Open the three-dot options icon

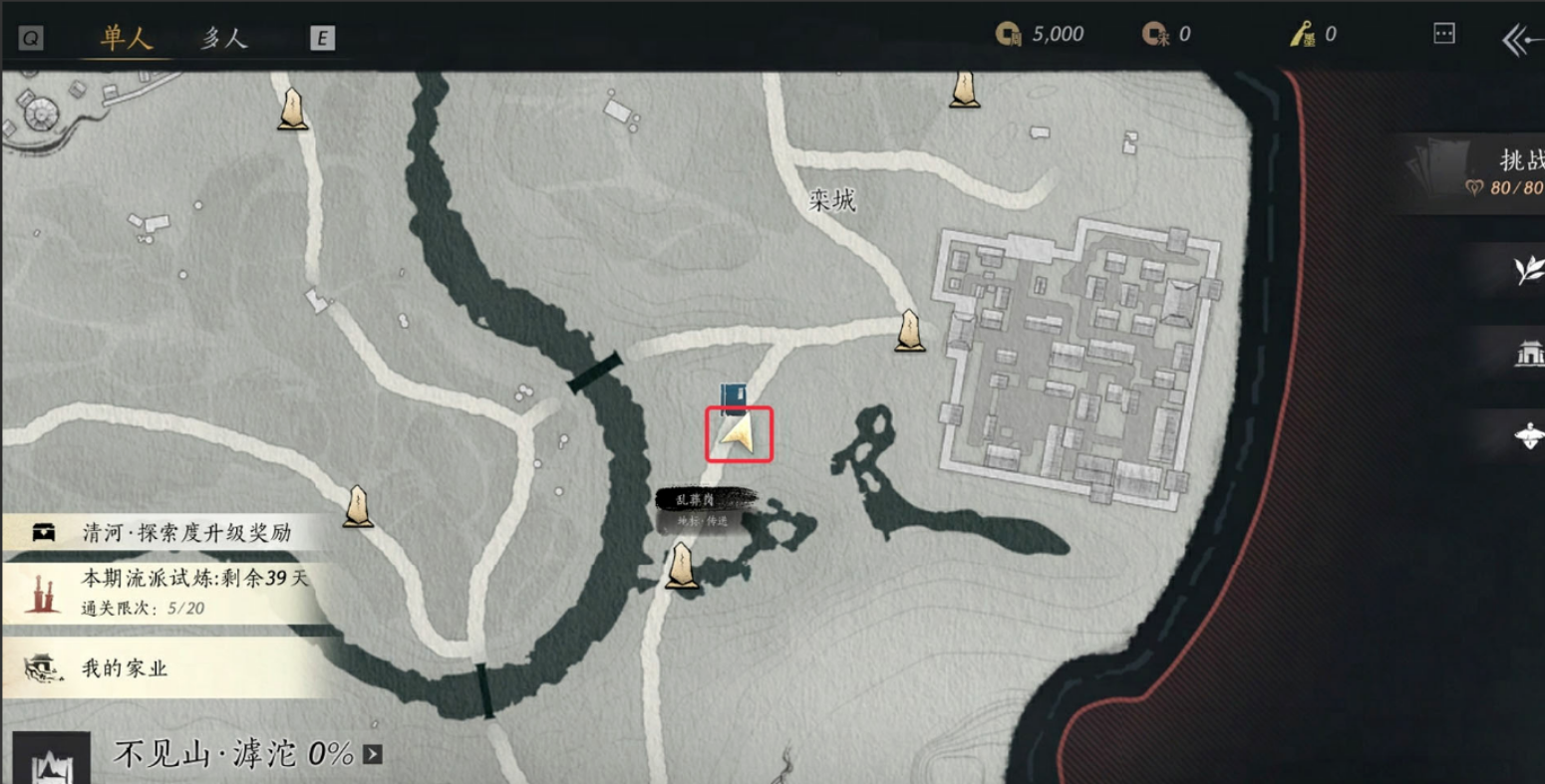[x=1443, y=34]
